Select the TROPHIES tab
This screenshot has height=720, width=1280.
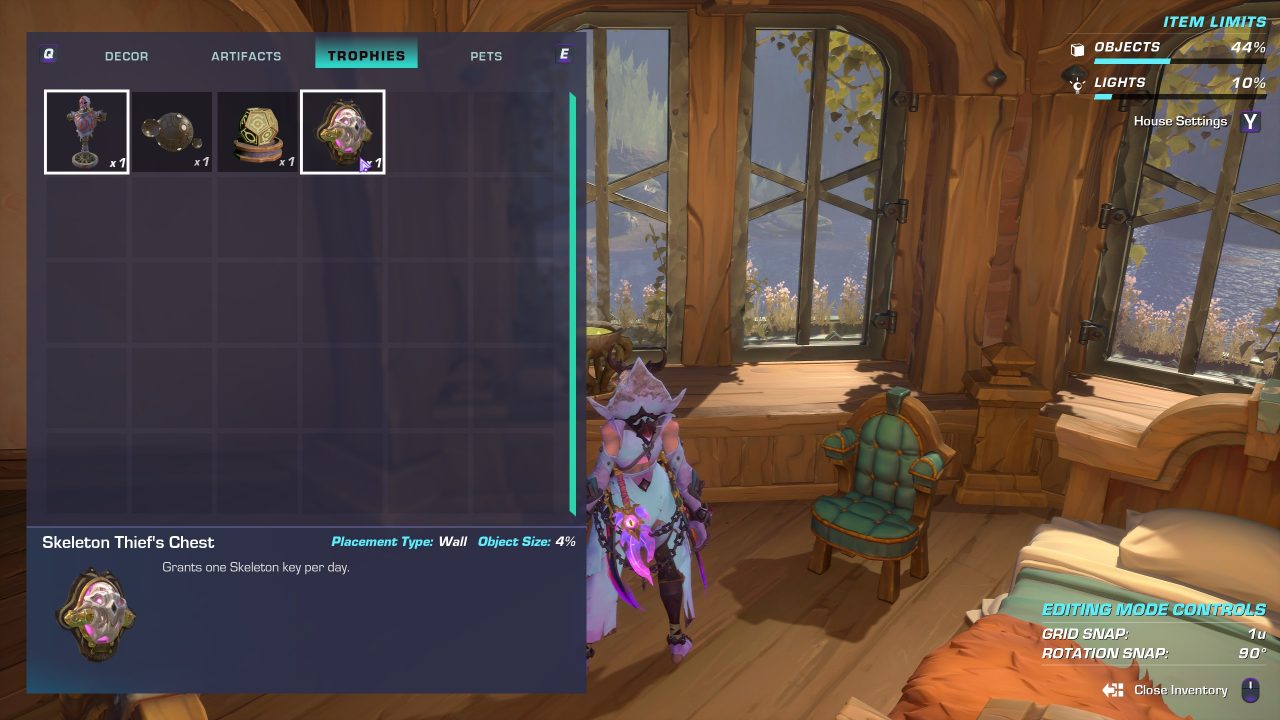(366, 55)
